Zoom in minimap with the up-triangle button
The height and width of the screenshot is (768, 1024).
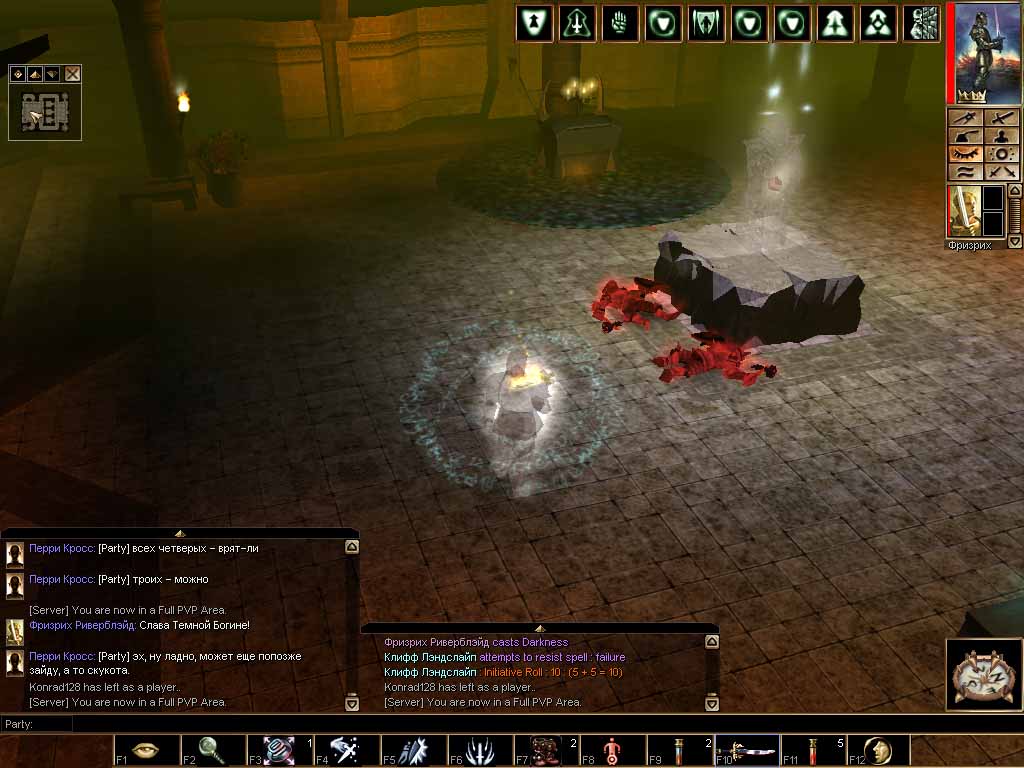pyautogui.click(x=34, y=74)
